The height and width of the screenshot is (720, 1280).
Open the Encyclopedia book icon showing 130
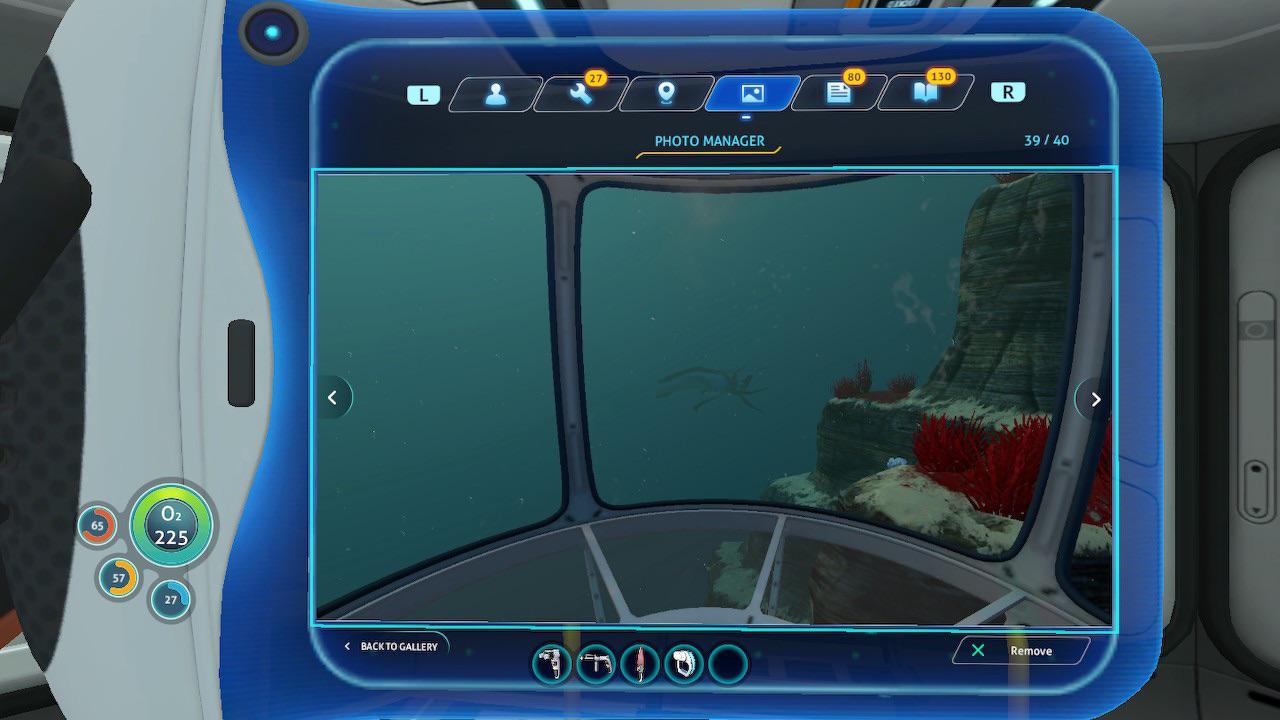pyautogui.click(x=924, y=92)
